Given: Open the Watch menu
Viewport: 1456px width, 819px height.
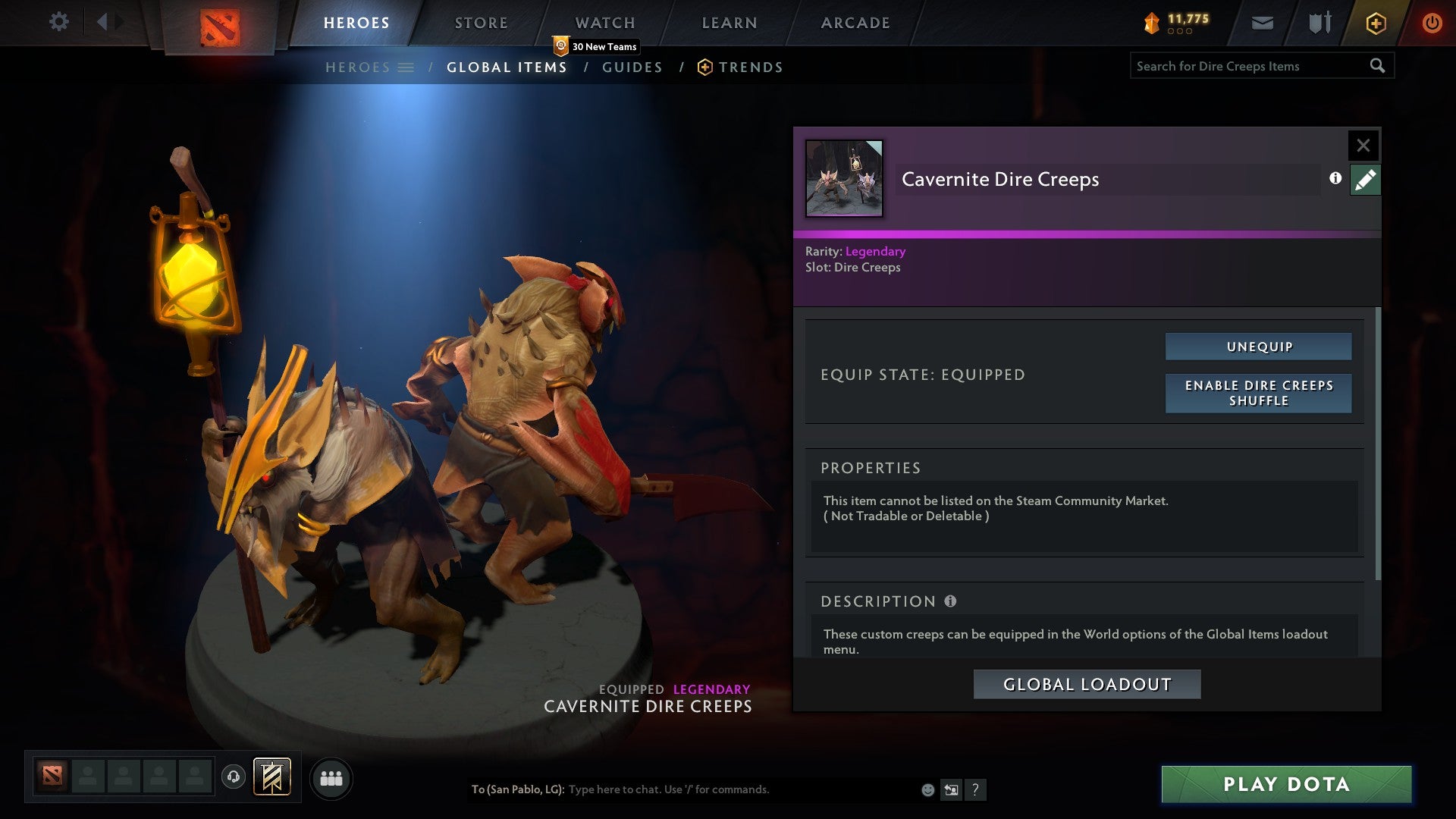Looking at the screenshot, I should pos(606,22).
